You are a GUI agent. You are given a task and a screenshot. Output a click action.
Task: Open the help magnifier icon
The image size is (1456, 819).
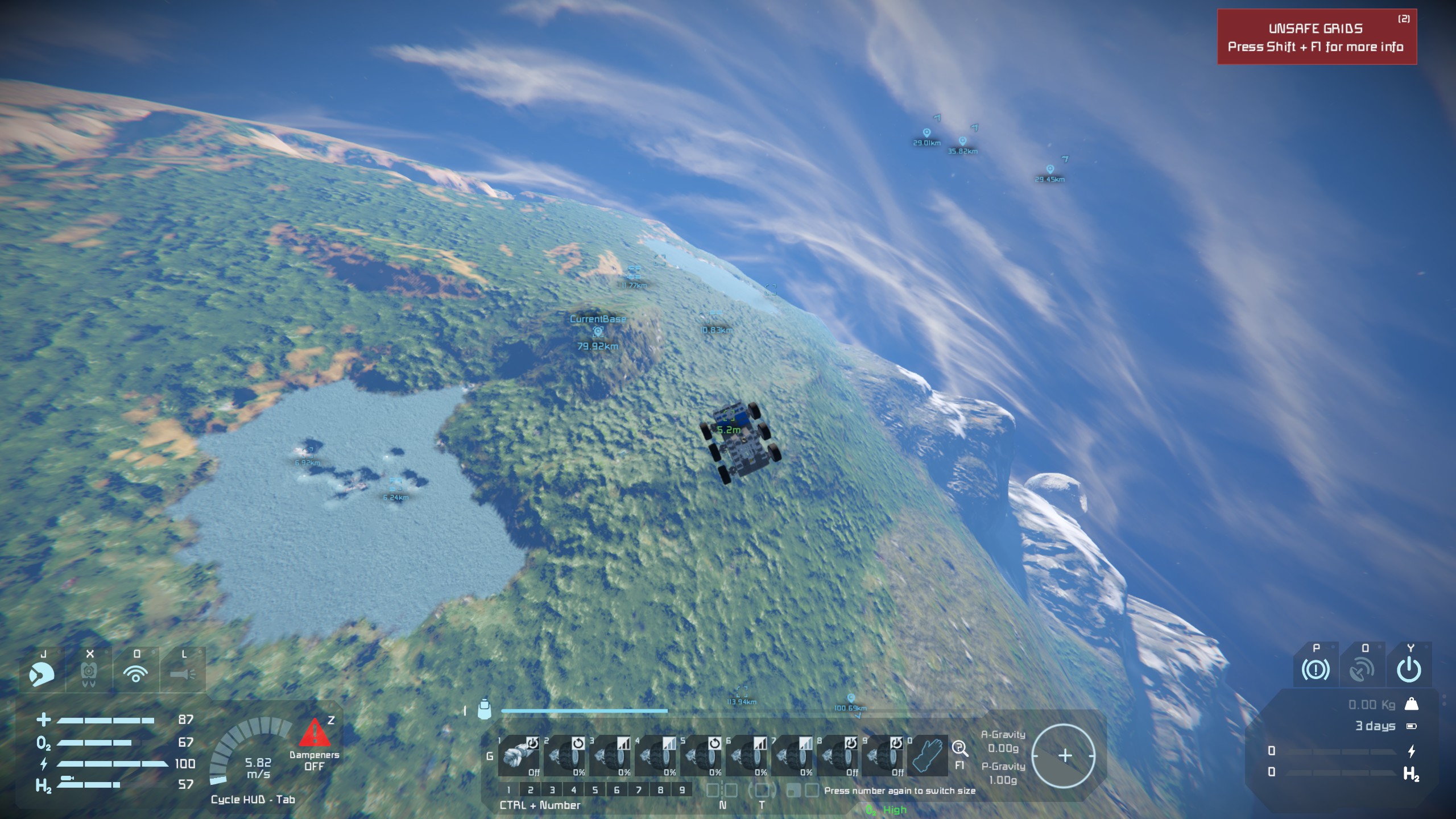click(959, 748)
